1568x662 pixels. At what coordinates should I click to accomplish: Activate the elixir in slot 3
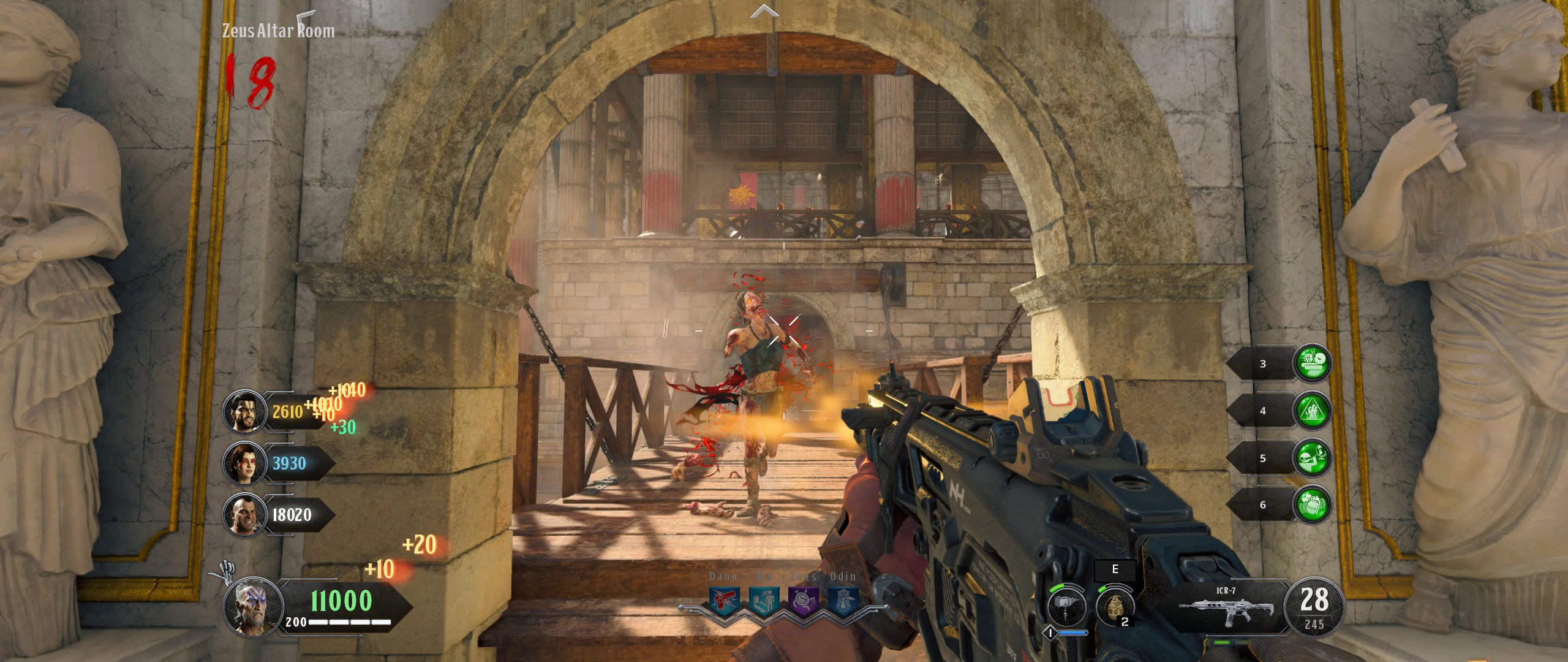[1311, 363]
